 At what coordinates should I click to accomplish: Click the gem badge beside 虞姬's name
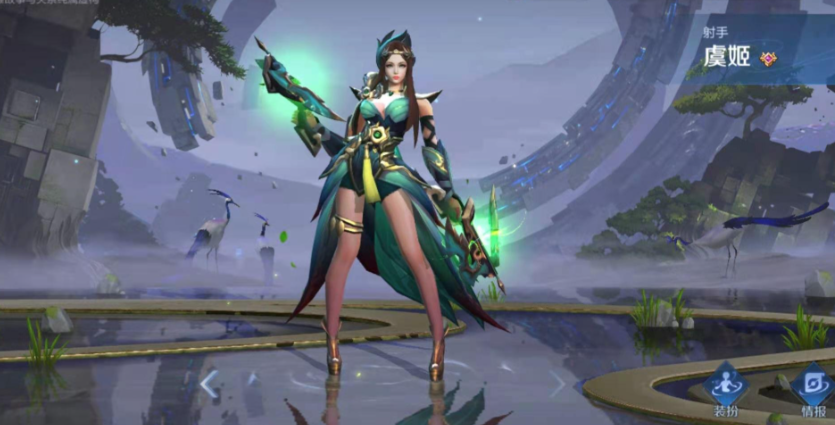(768, 57)
